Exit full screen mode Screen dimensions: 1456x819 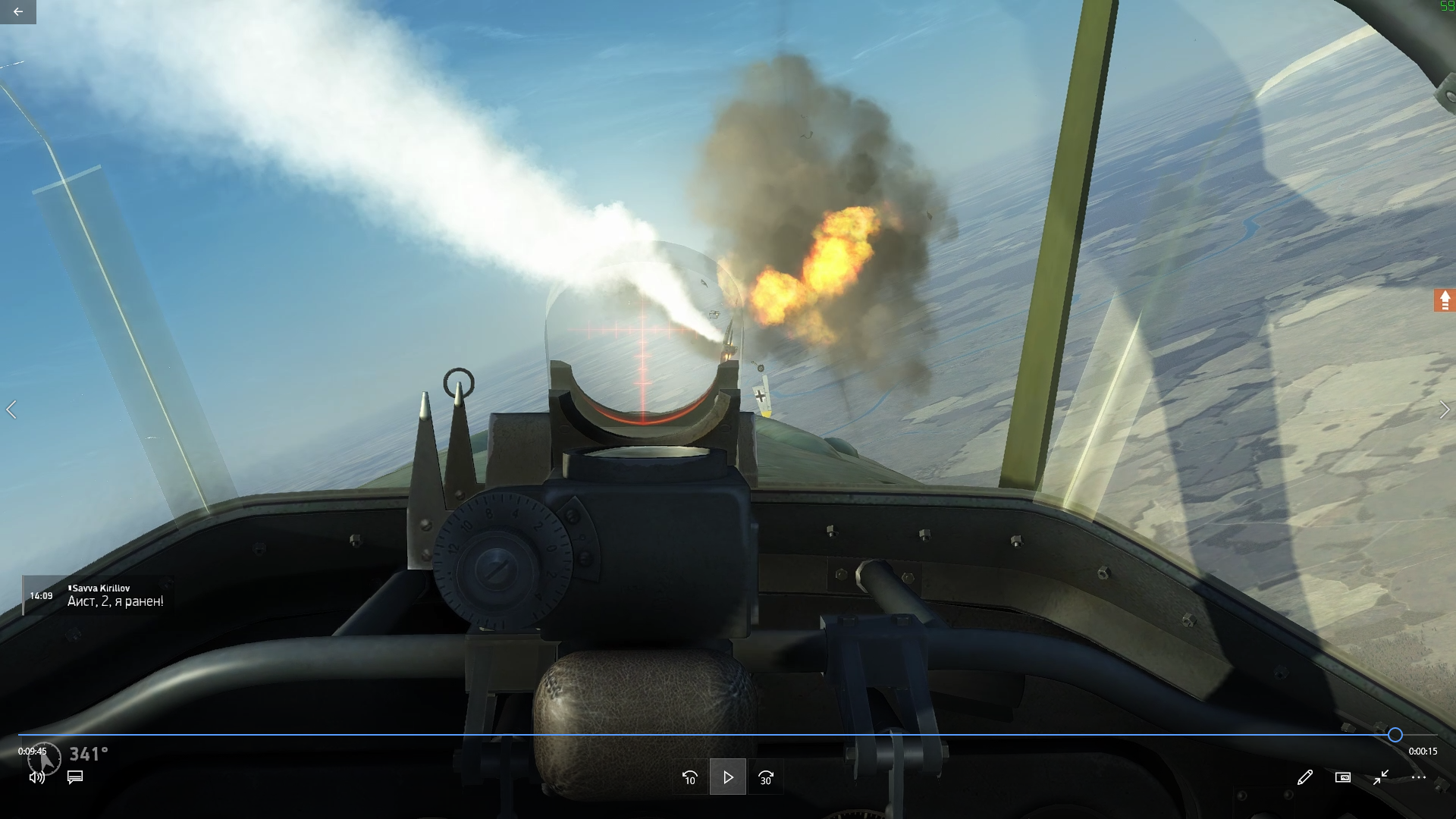1381,777
